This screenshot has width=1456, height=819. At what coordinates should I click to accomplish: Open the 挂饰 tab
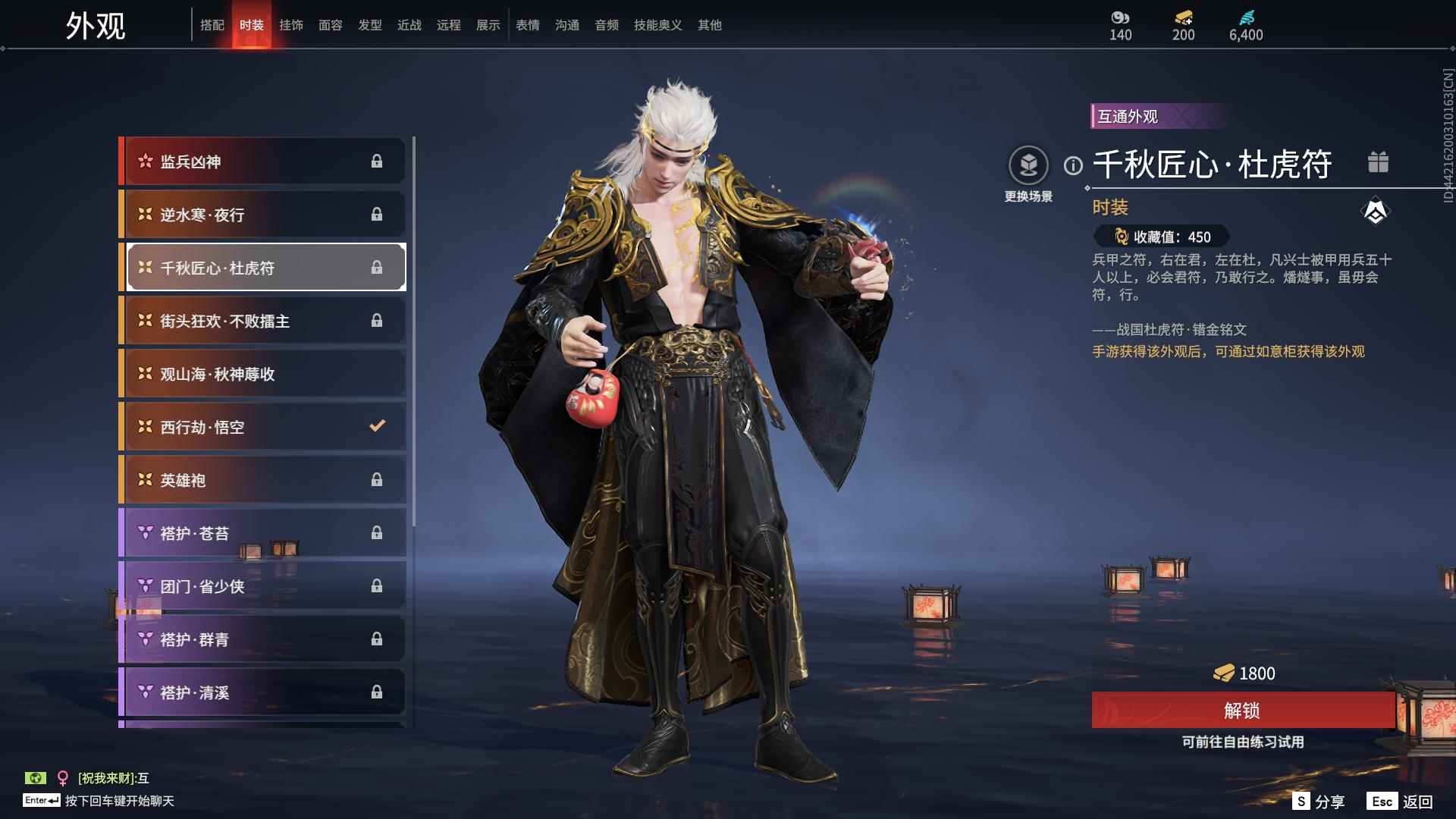point(290,25)
